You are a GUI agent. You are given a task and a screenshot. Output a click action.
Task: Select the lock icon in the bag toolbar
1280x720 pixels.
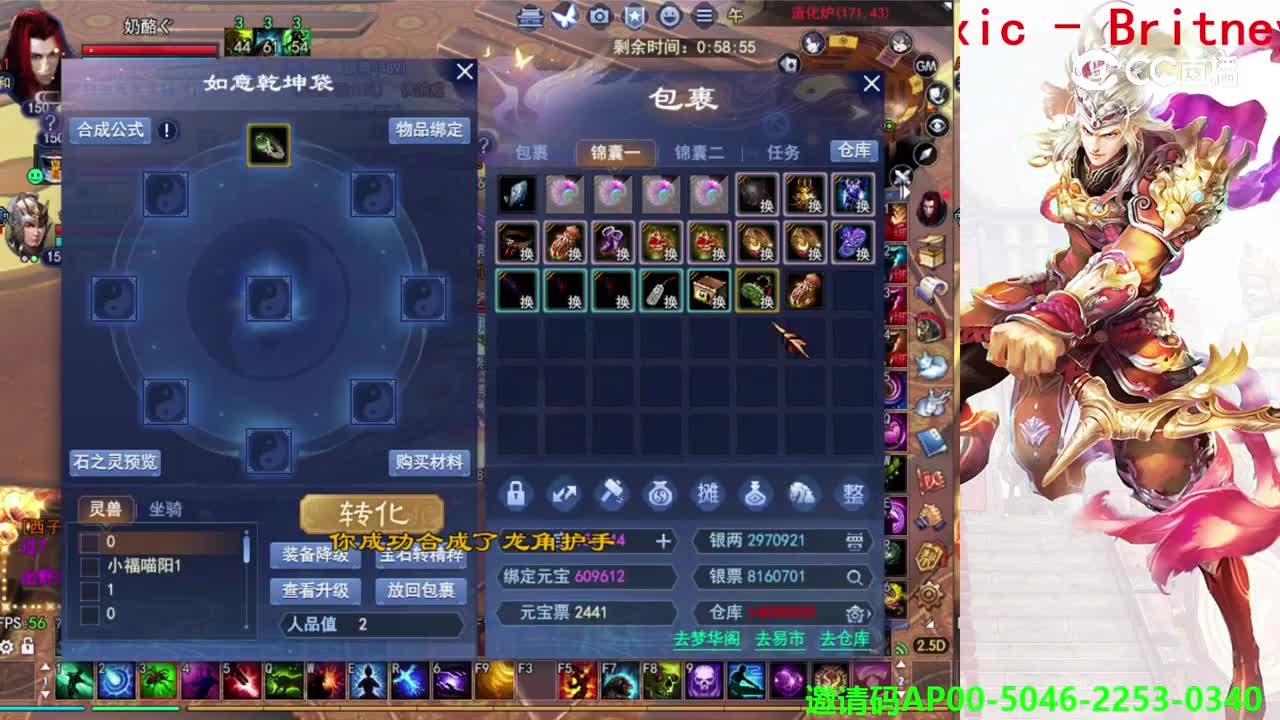(x=516, y=494)
